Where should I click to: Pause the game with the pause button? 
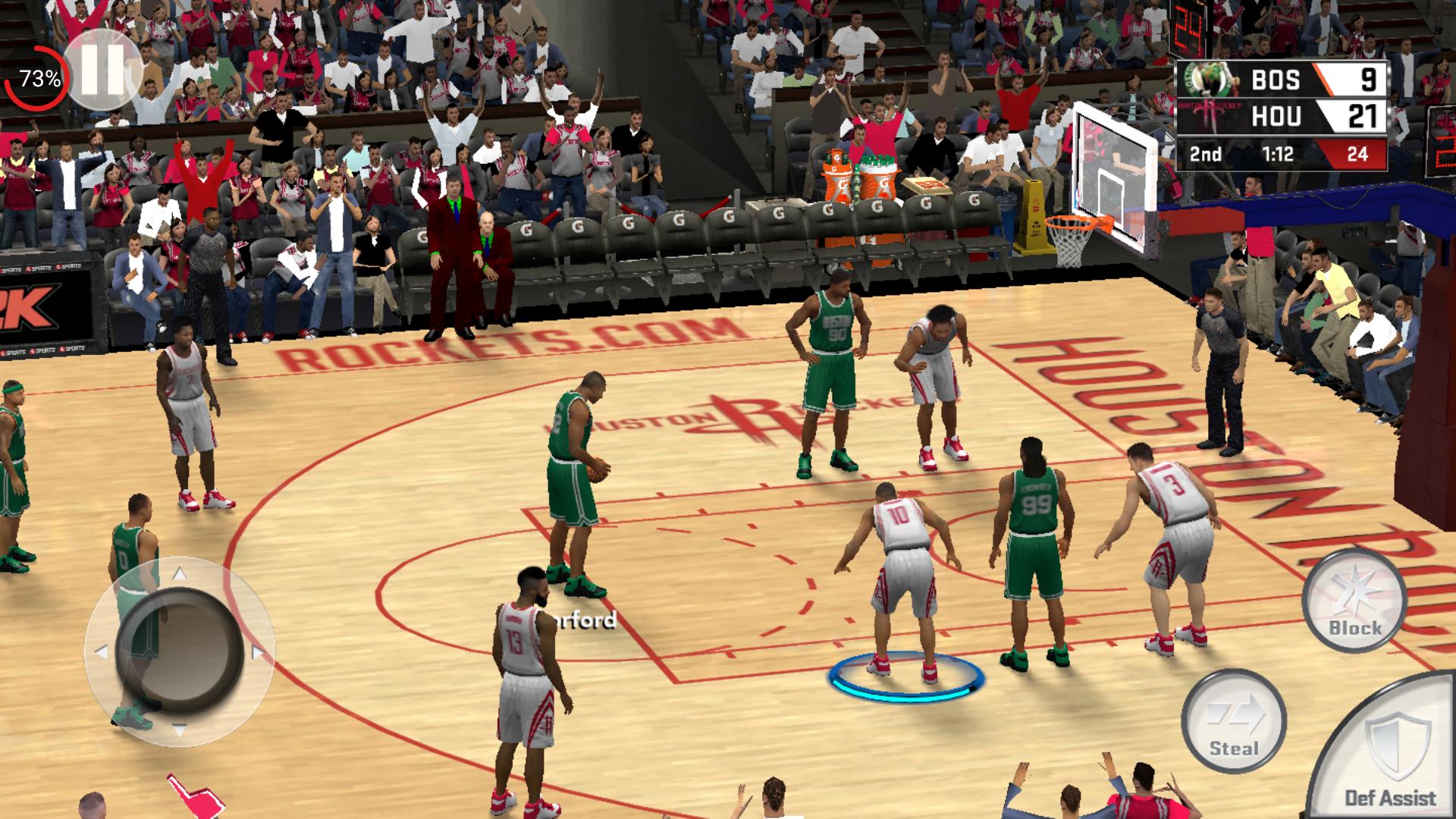tap(102, 70)
